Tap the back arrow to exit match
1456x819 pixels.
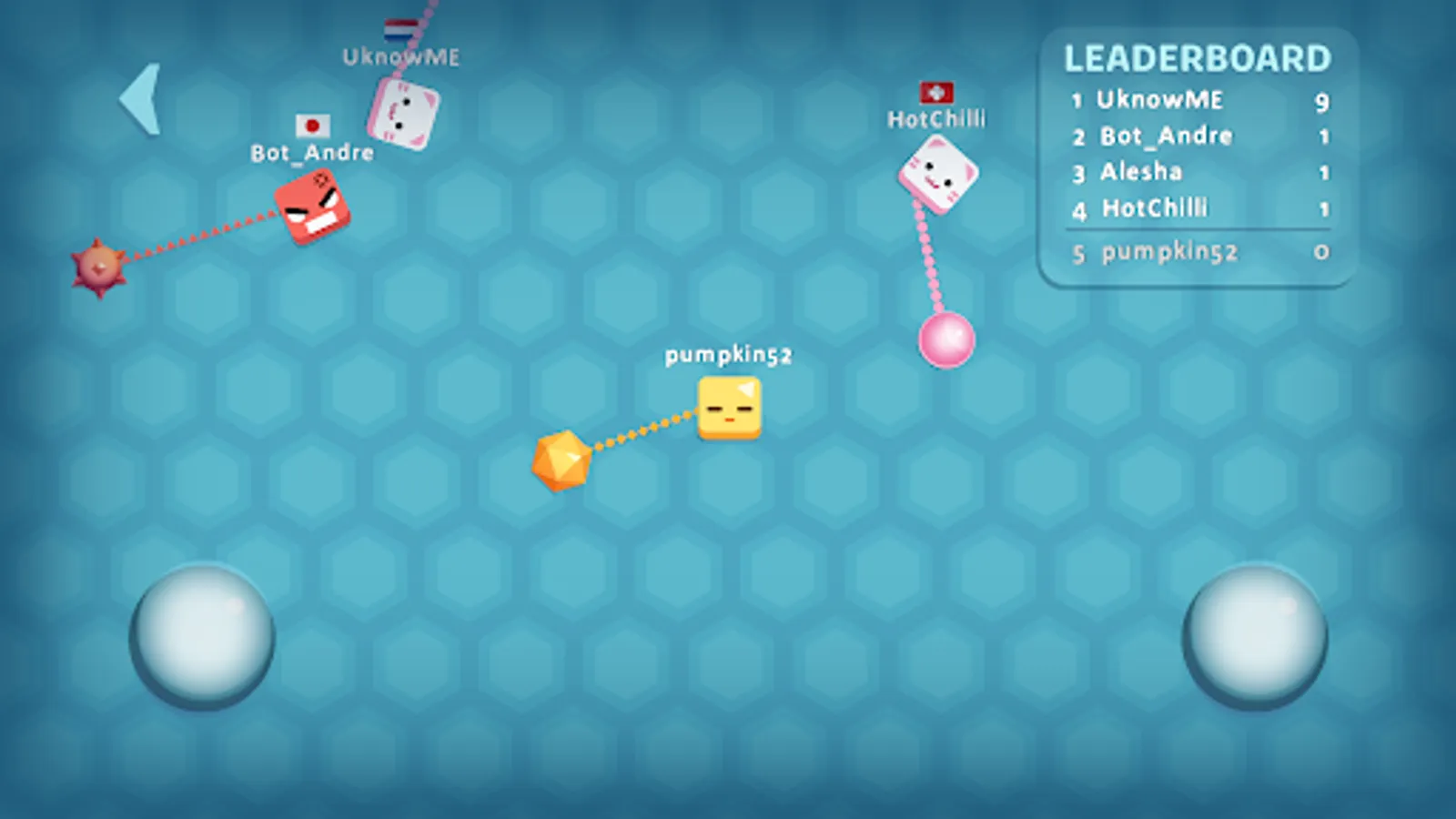141,100
